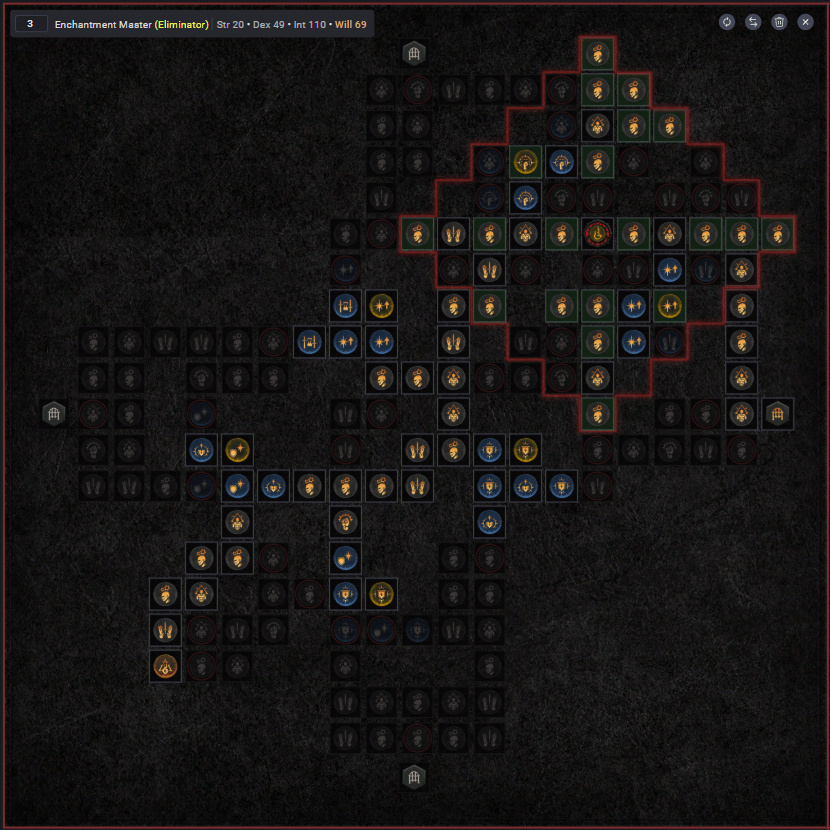Select the top board gate node
Image resolution: width=830 pixels, height=830 pixels.
413,53
